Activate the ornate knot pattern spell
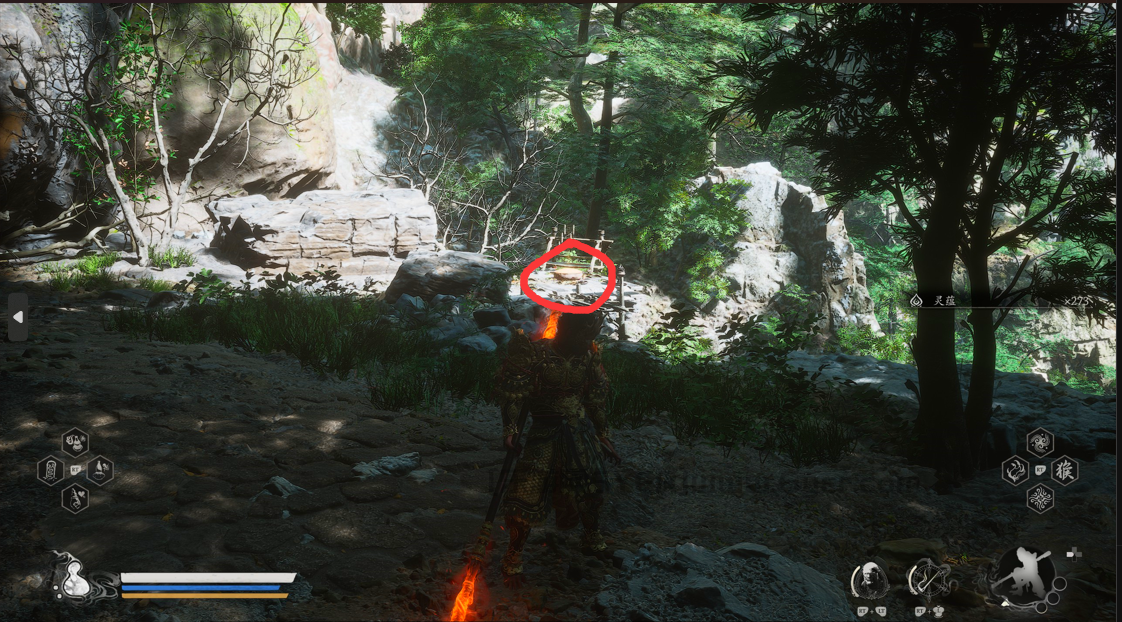This screenshot has width=1122, height=622. pos(1040,498)
